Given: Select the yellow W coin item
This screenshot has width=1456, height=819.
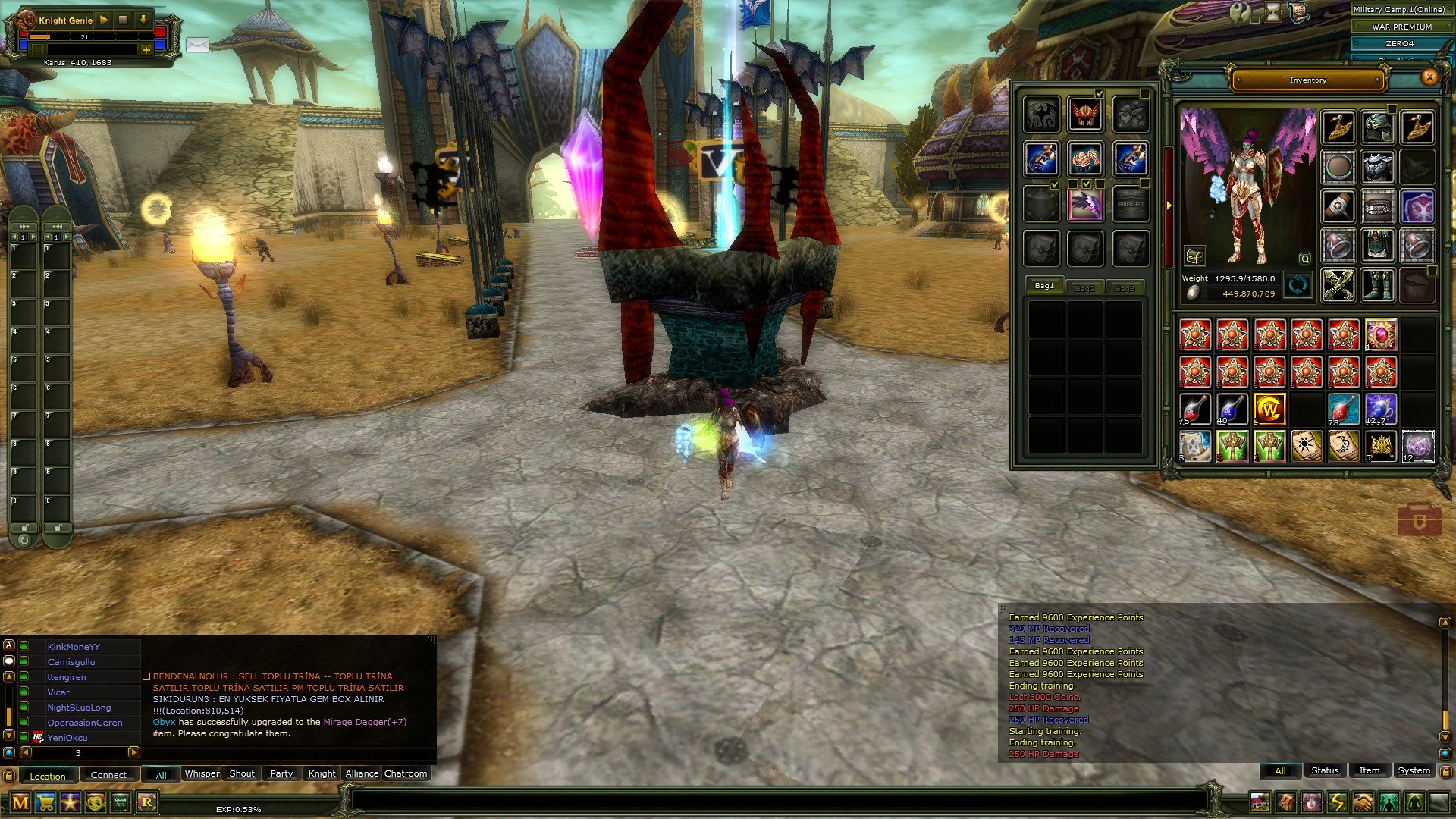Looking at the screenshot, I should (1269, 409).
